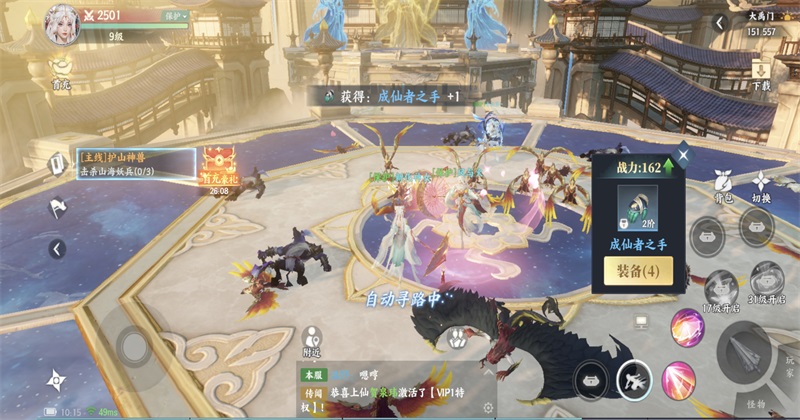Trigger the dash sprint skill button
Image resolution: width=800 pixels, height=420 pixels.
pyautogui.click(x=634, y=379)
